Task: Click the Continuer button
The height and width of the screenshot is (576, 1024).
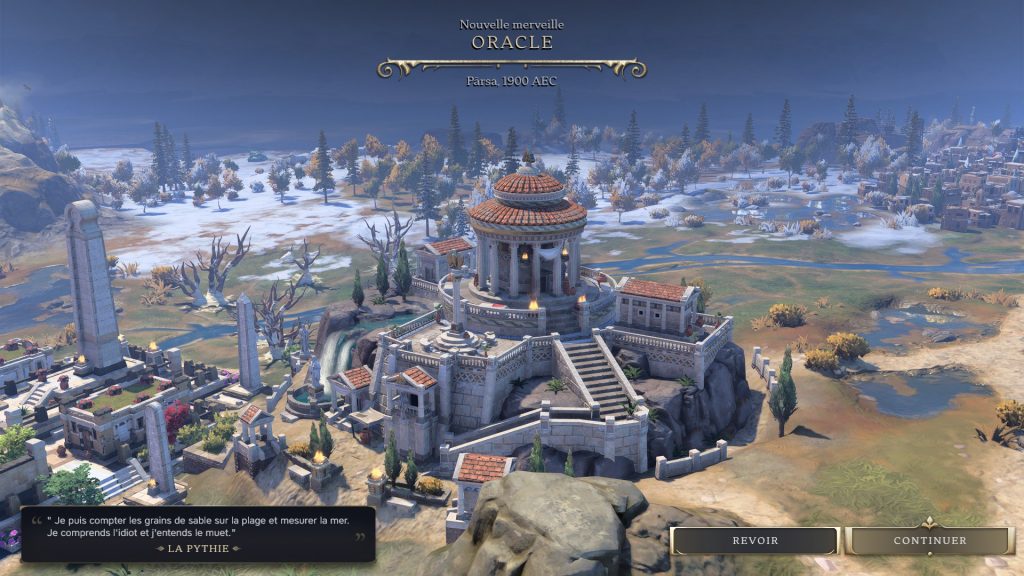Action: coord(929,541)
